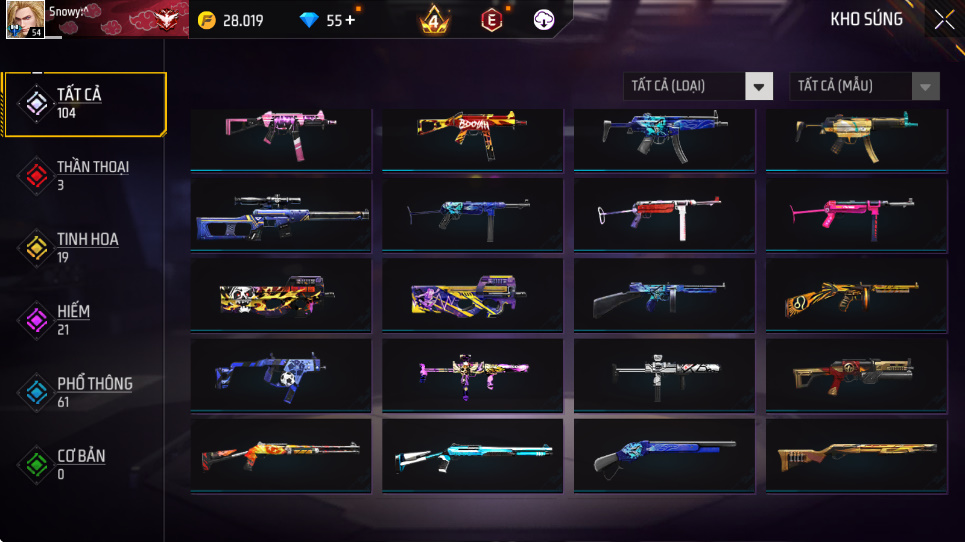The image size is (965, 542).
Task: Open the Tất Cả (Loại) dropdown
Action: [698, 86]
